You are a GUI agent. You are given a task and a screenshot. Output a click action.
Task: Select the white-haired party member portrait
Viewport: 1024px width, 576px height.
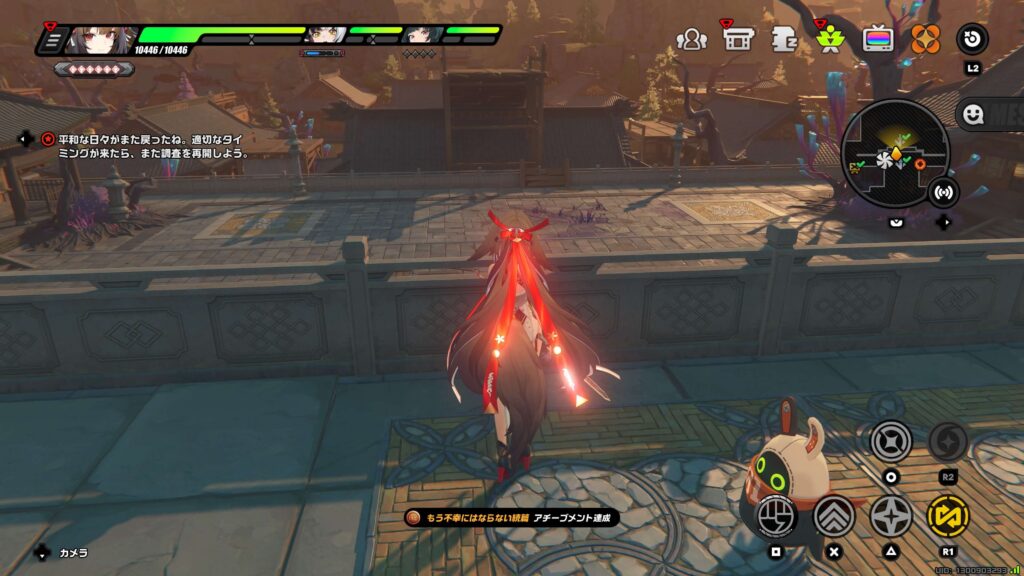(326, 36)
